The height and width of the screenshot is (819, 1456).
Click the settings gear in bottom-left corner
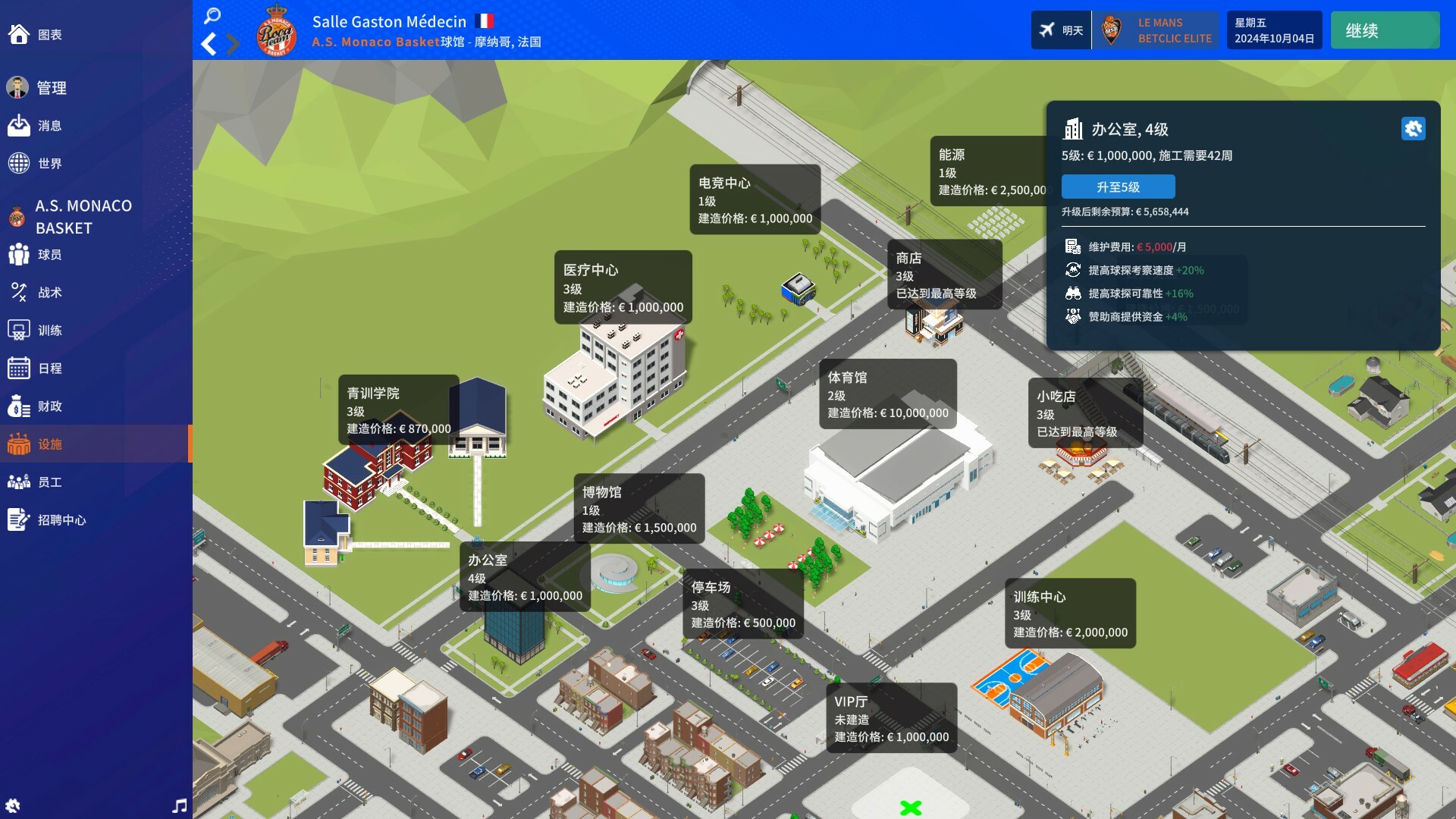(14, 806)
